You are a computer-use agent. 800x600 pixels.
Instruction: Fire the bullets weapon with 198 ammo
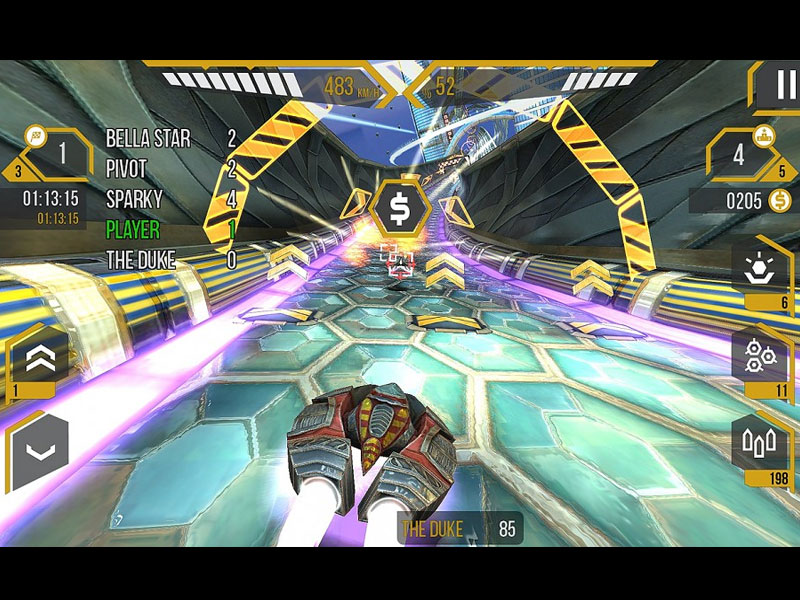[760, 443]
